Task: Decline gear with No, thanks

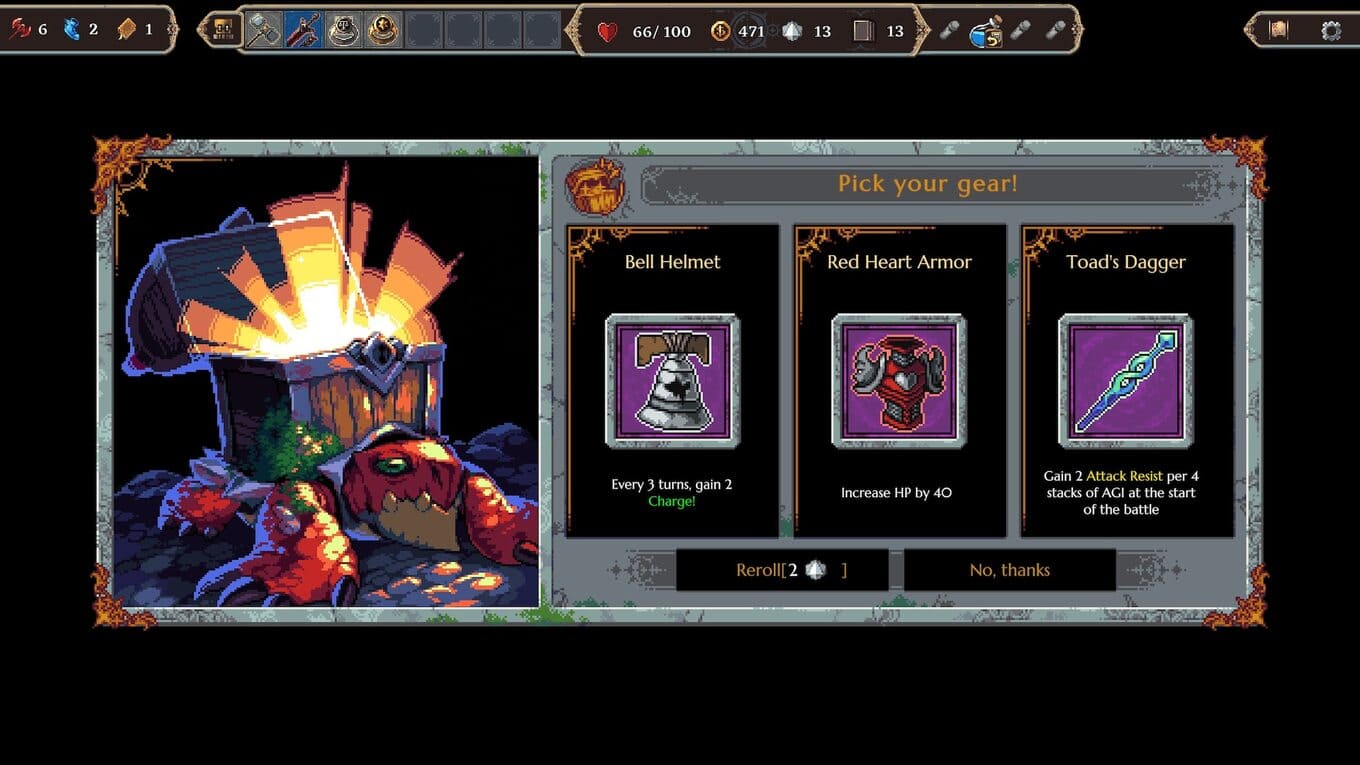Action: click(x=1009, y=570)
